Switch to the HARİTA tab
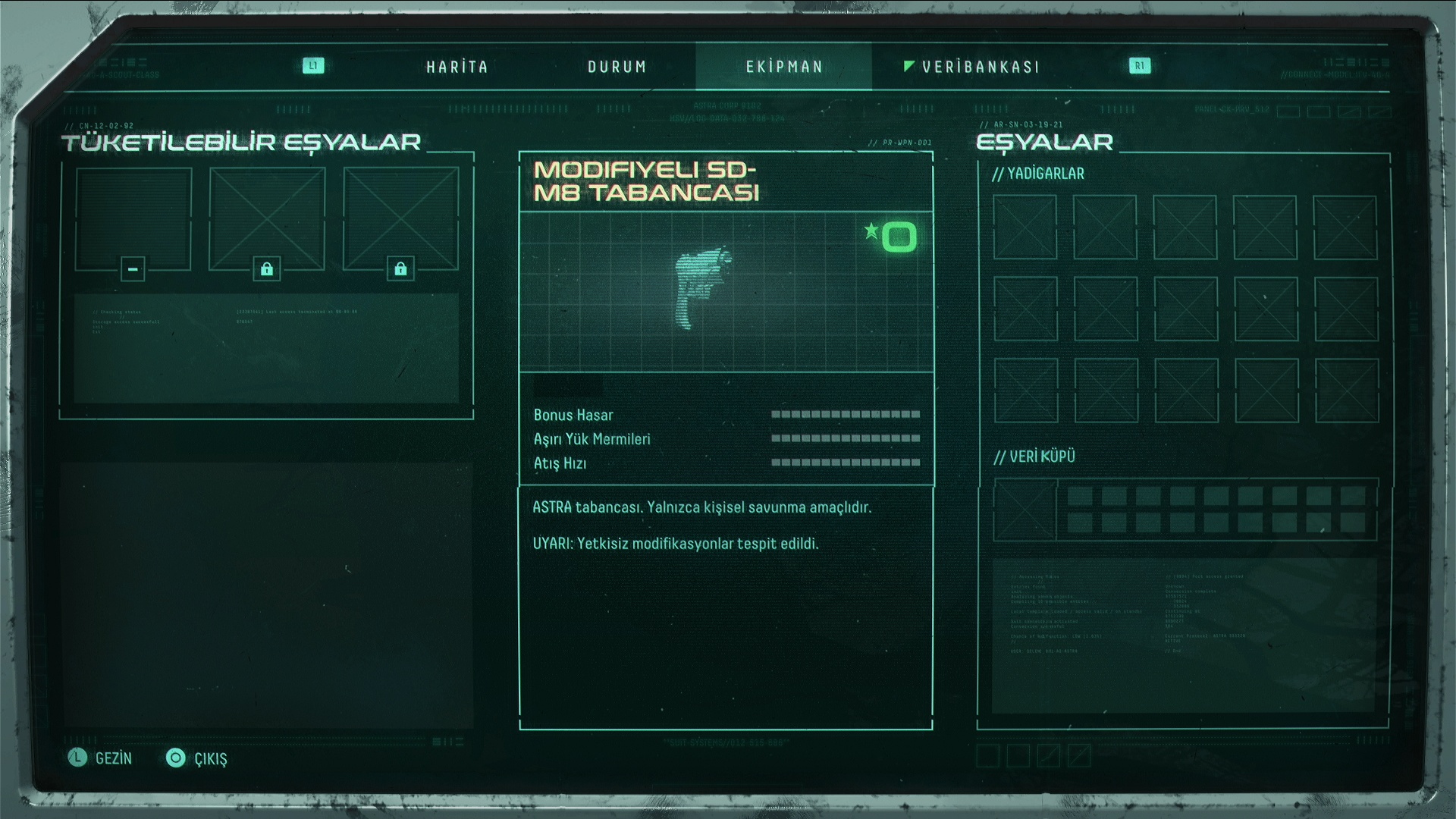 [457, 67]
